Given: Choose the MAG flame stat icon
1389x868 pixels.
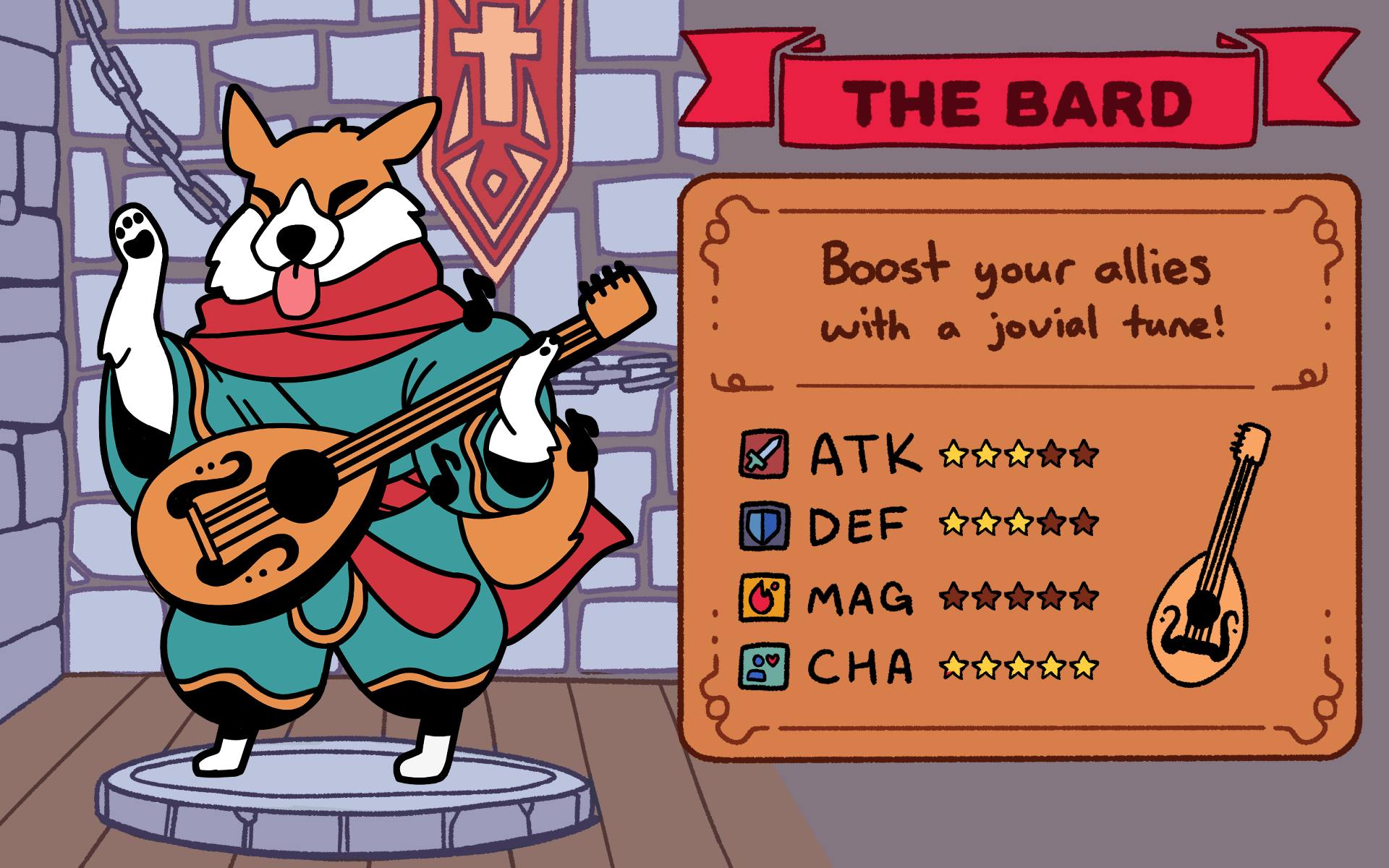Looking at the screenshot, I should (x=765, y=597).
